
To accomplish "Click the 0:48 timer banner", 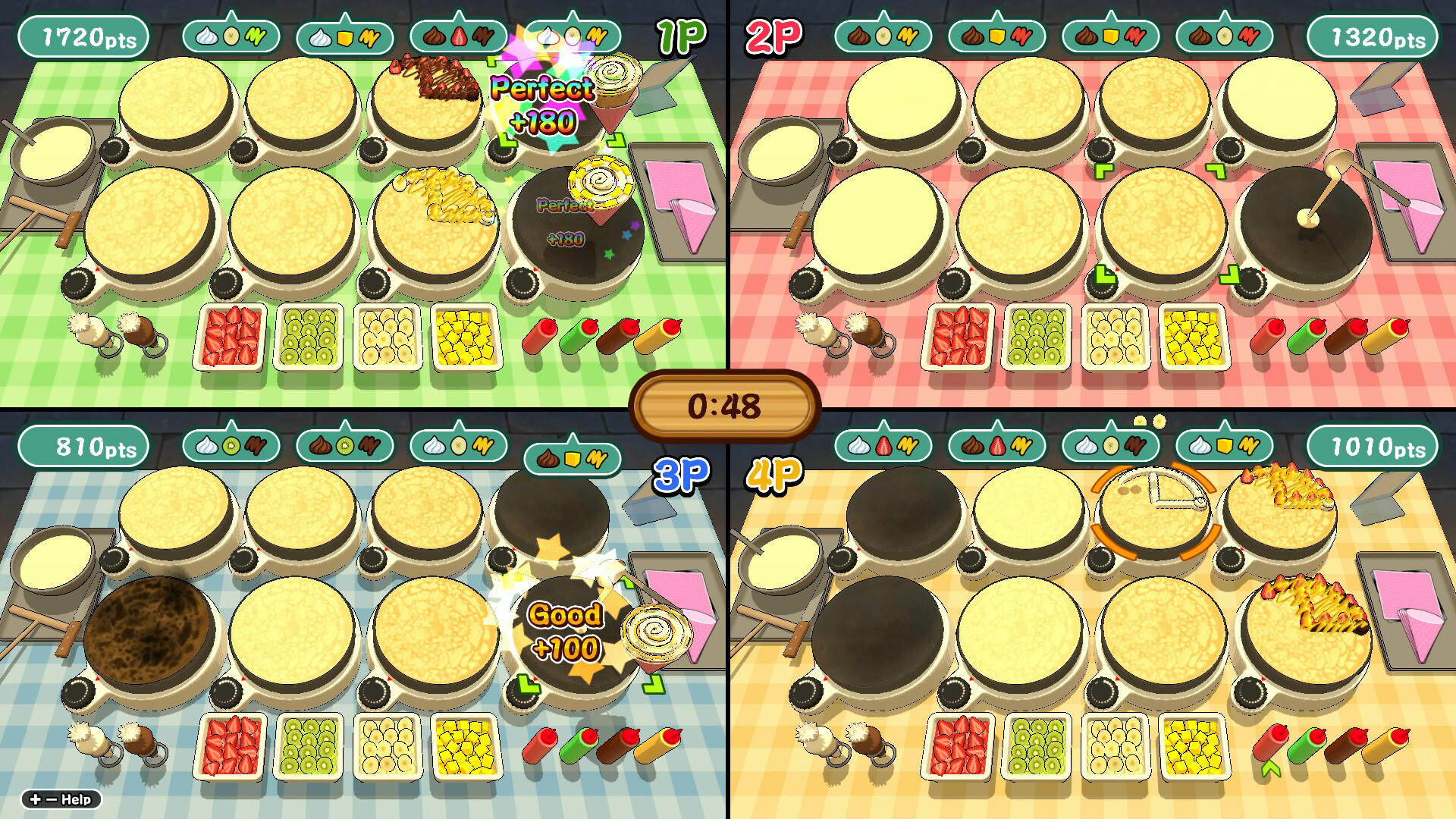I will [726, 404].
